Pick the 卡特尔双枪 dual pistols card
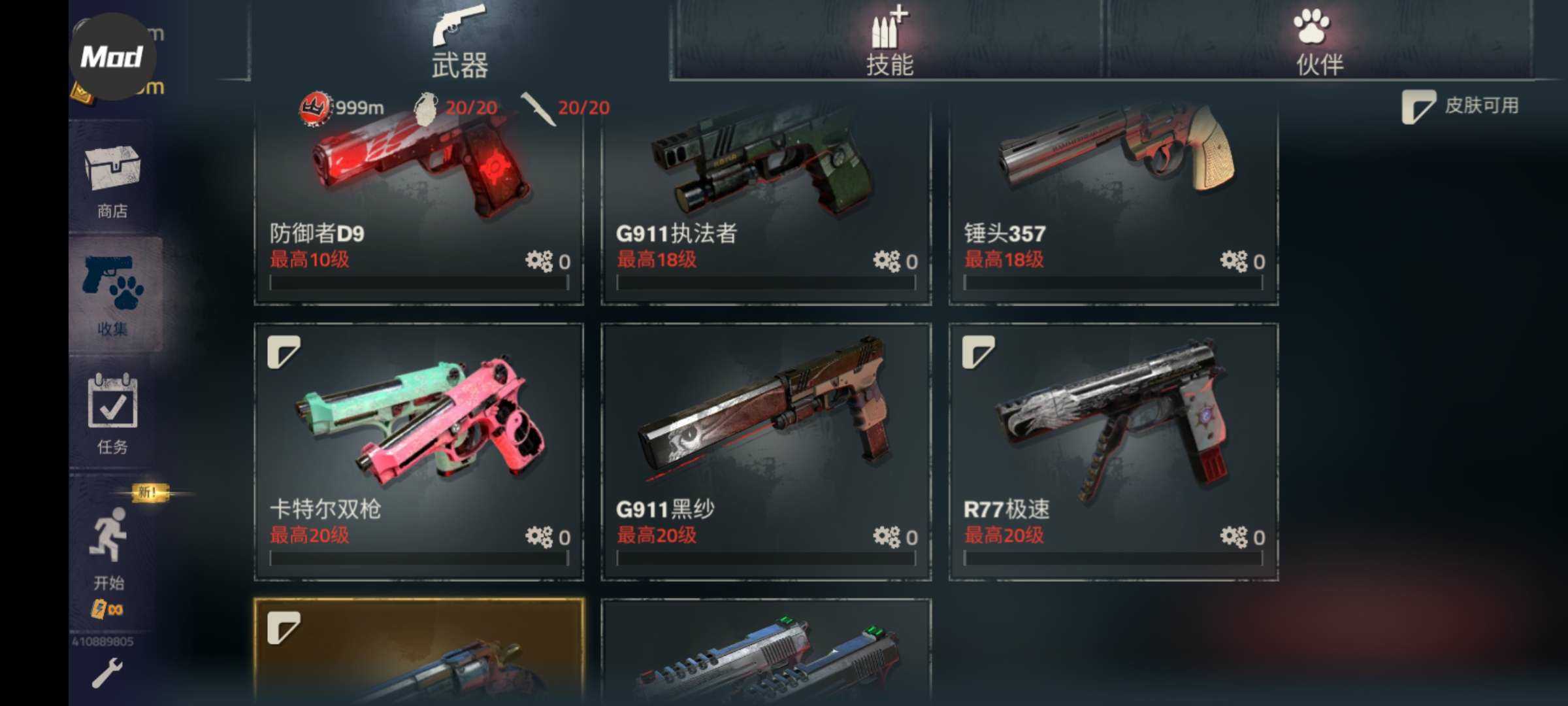The width and height of the screenshot is (1568, 706). pyautogui.click(x=419, y=451)
